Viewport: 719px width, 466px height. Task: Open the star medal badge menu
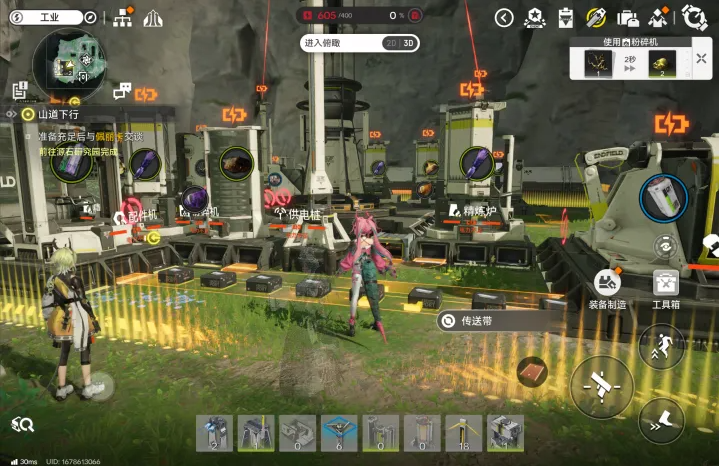click(x=534, y=17)
